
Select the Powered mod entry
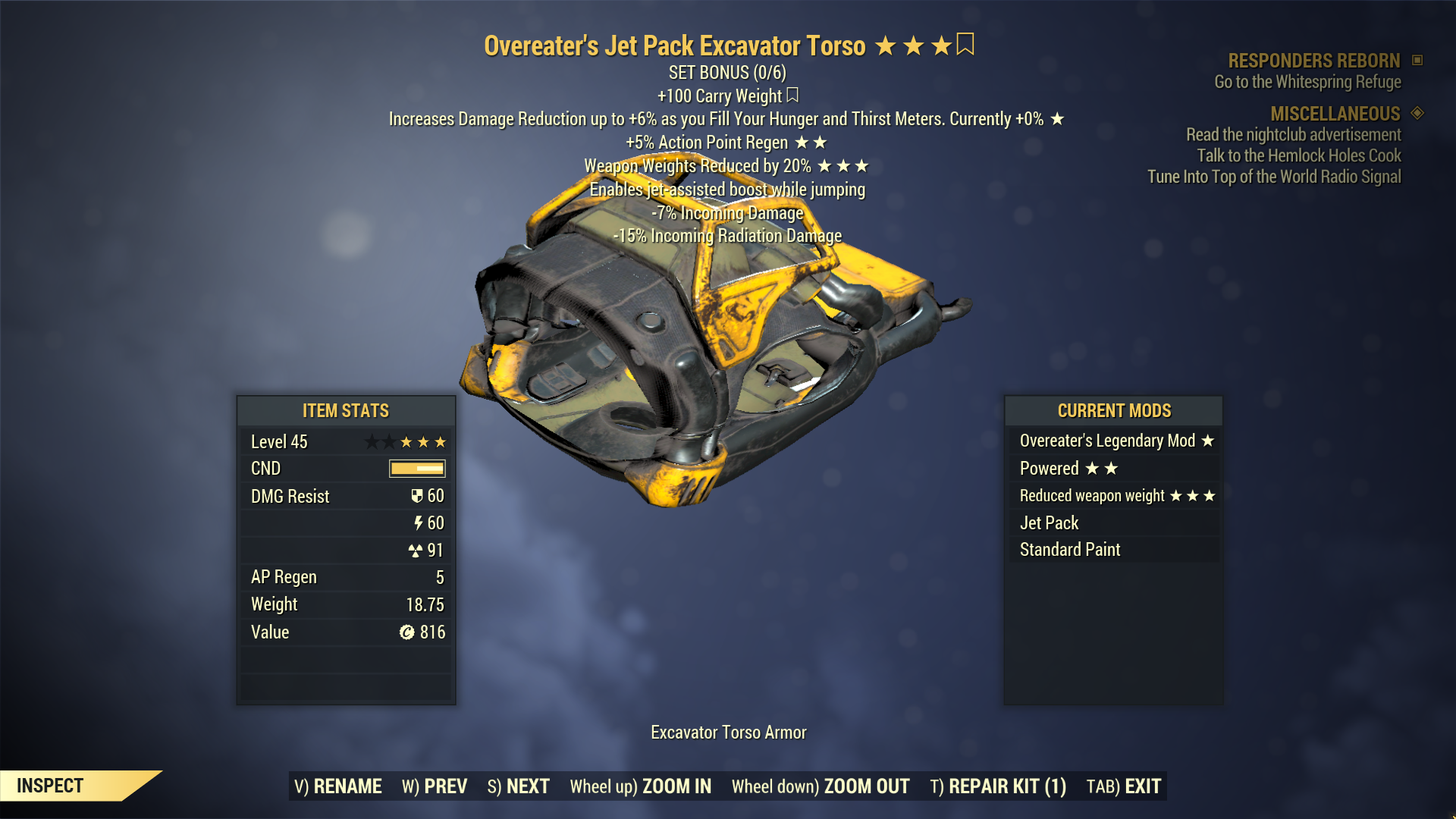tap(1113, 469)
